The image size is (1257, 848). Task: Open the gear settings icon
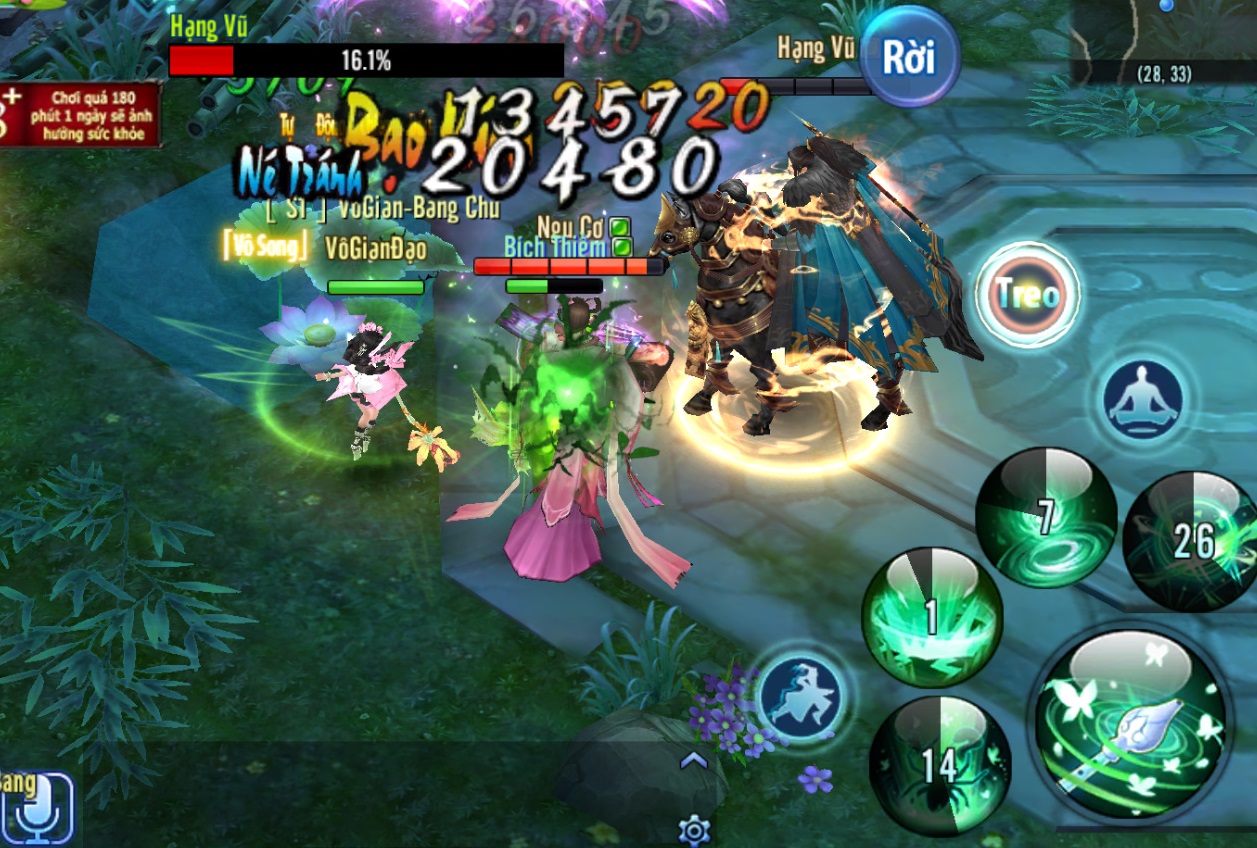coord(694,830)
